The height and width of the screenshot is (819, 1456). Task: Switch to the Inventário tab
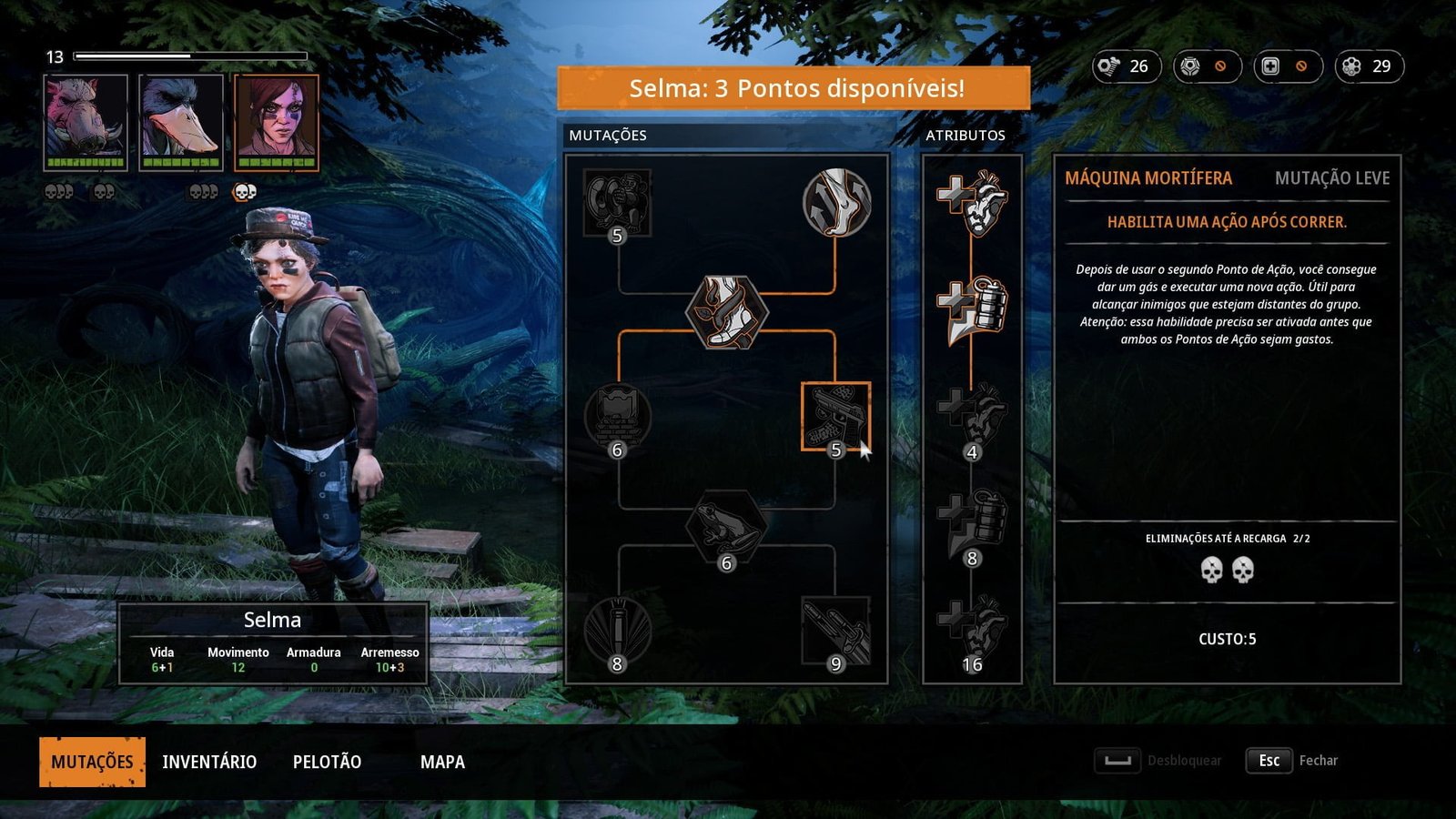(x=209, y=762)
